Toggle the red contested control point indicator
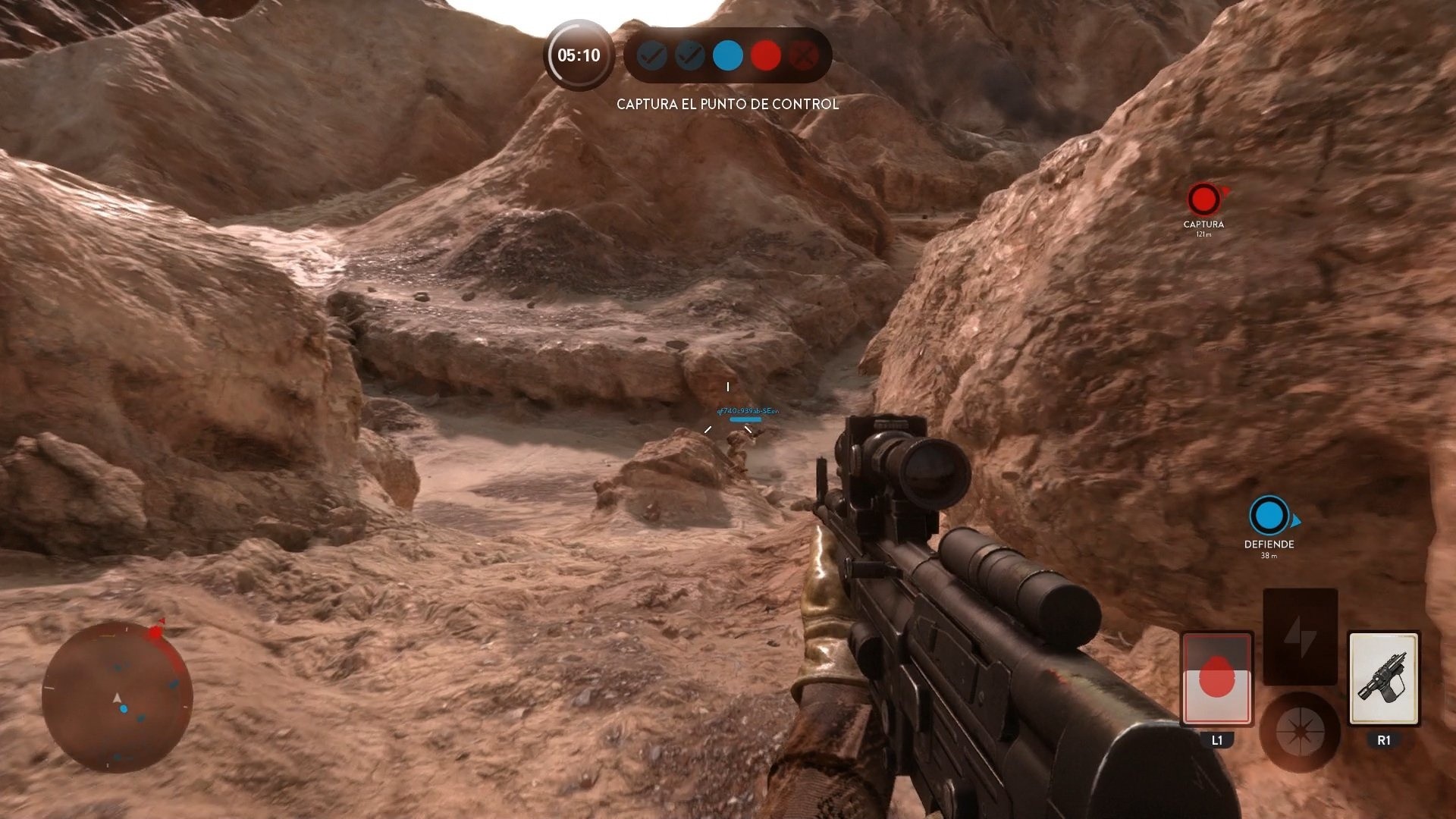The height and width of the screenshot is (819, 1456). pyautogui.click(x=766, y=55)
